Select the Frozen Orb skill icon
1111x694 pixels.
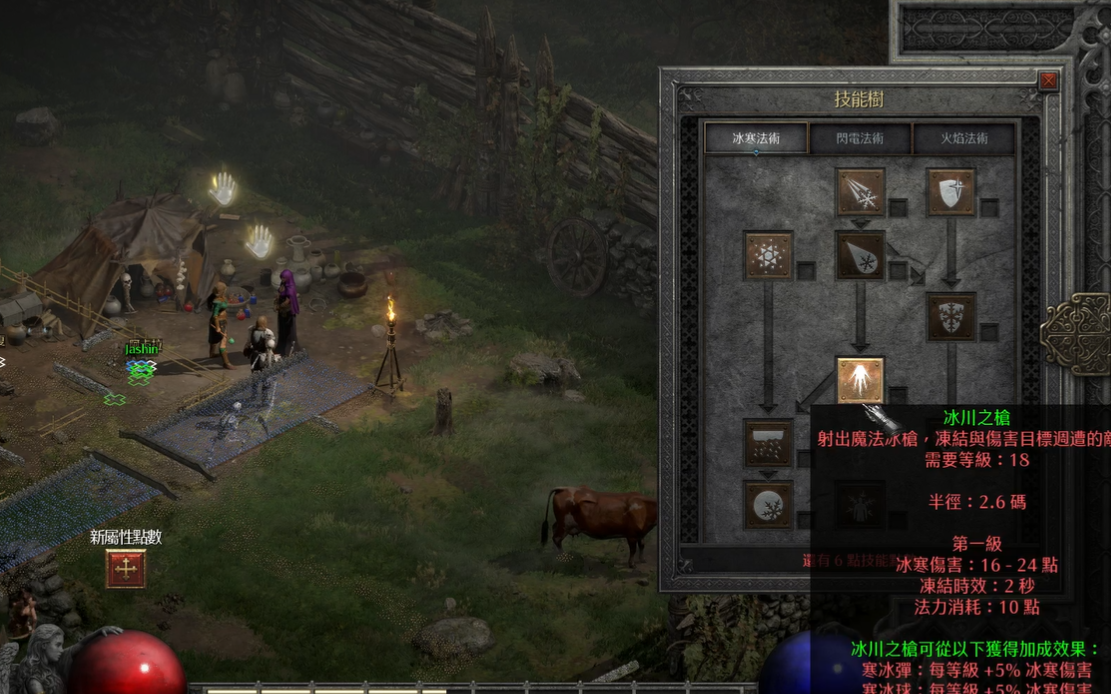tap(768, 504)
